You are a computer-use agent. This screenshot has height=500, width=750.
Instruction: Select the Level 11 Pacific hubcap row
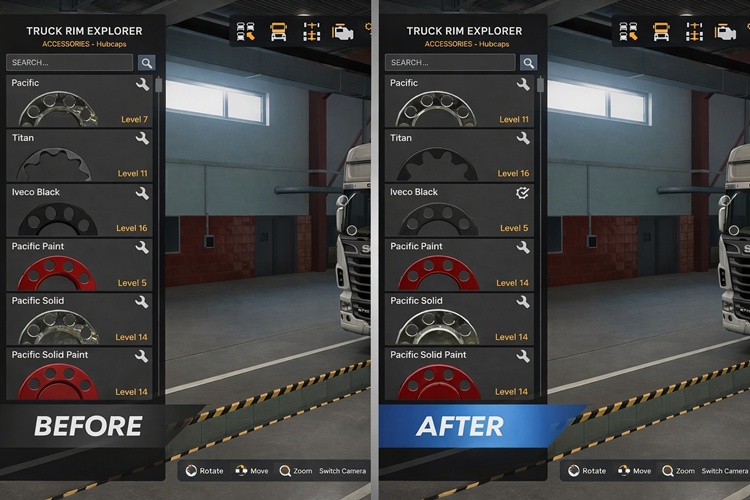[x=459, y=101]
